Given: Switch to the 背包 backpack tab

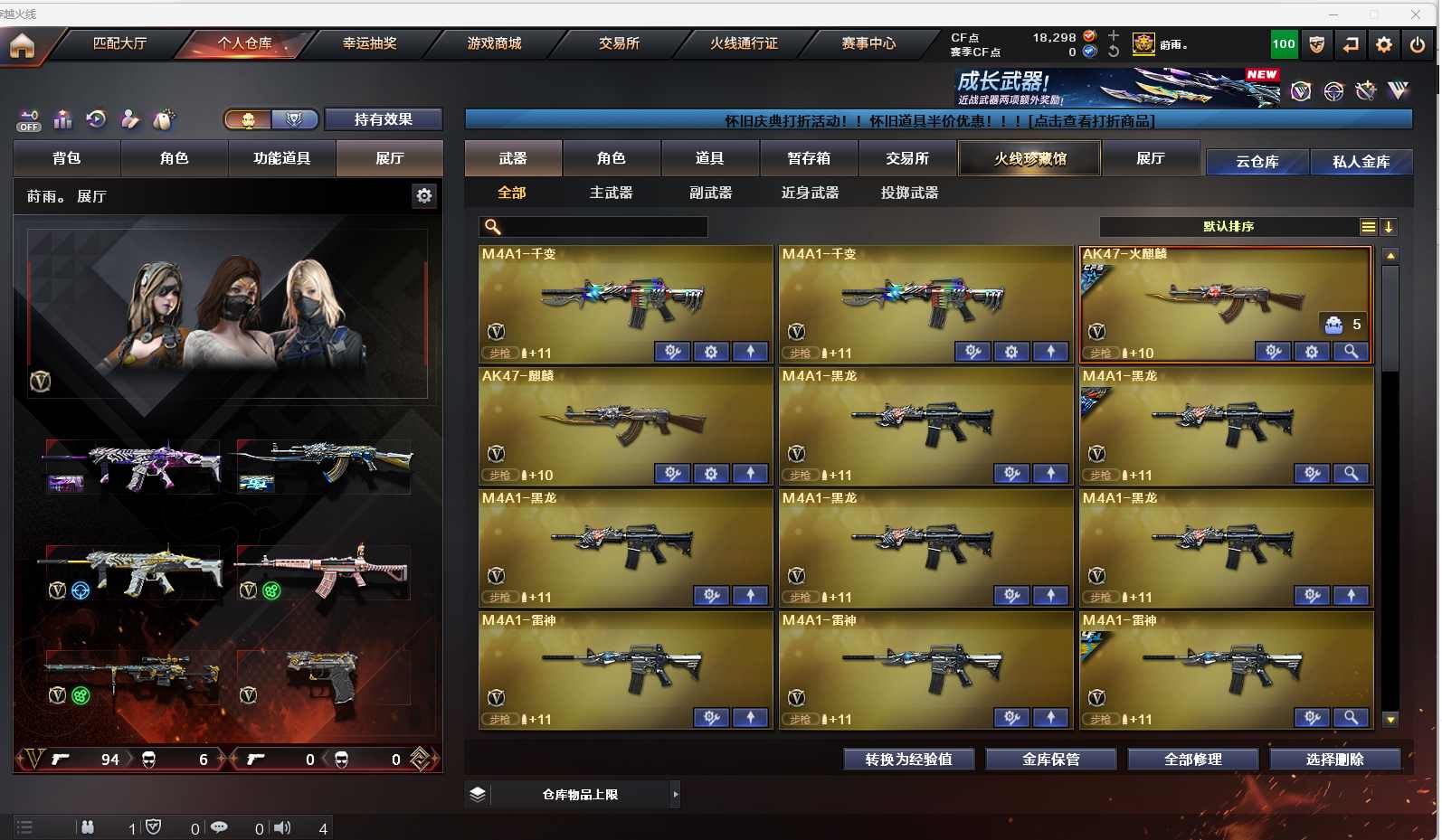Looking at the screenshot, I should [67, 158].
